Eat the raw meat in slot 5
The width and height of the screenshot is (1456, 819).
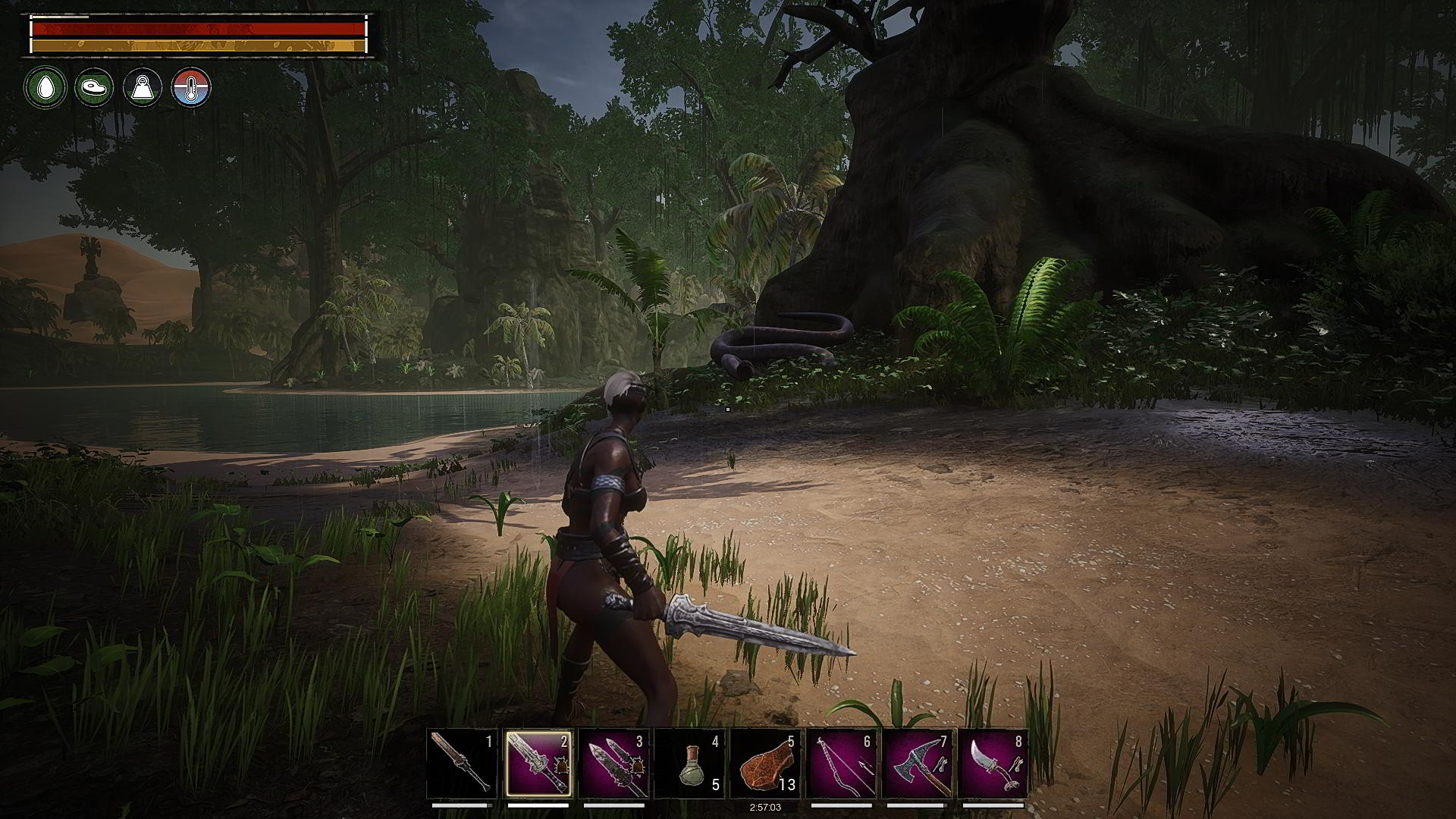coord(765,764)
